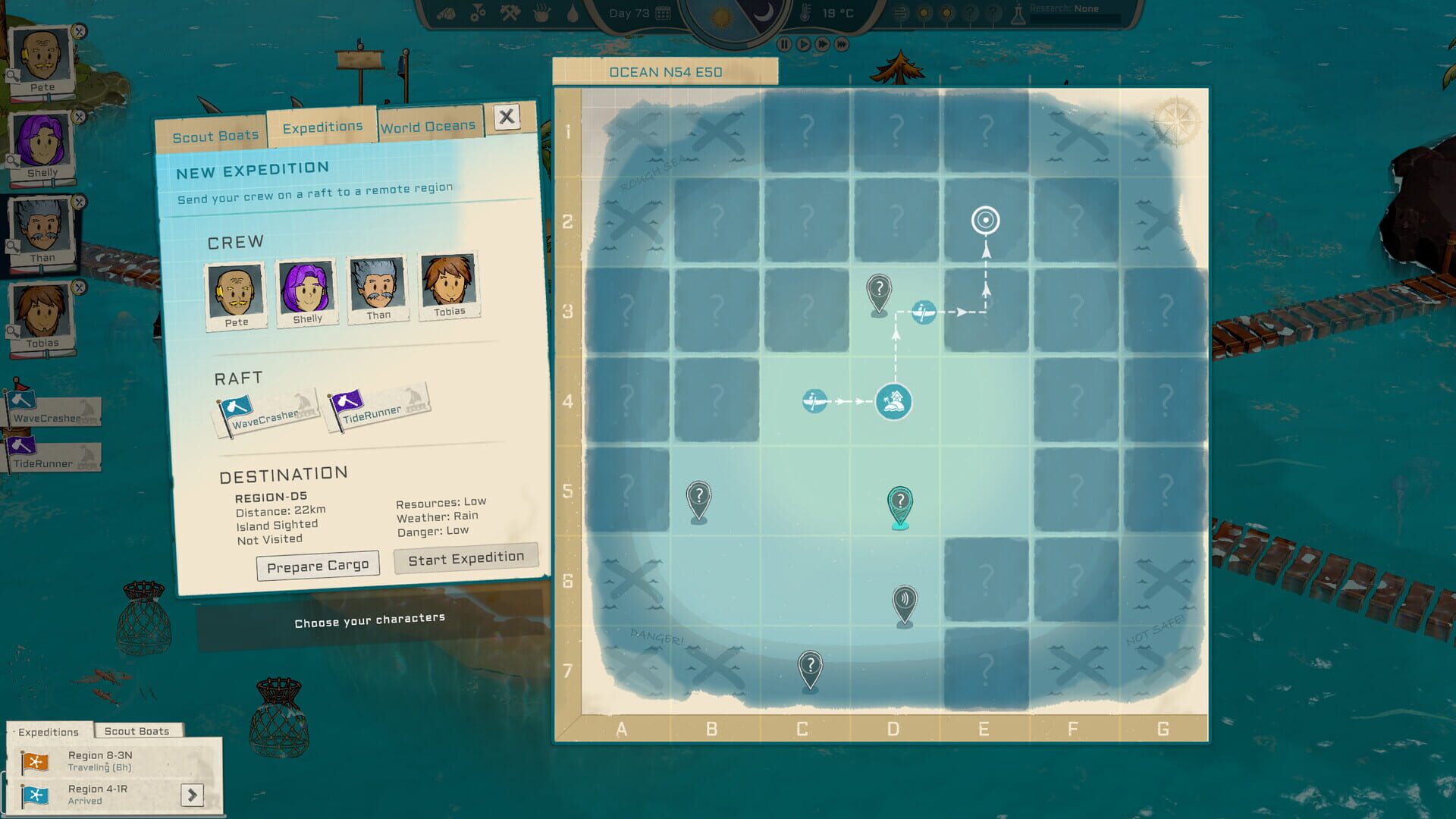Viewport: 1456px width, 819px height.
Task: Open the World Oceans tab
Action: (428, 127)
